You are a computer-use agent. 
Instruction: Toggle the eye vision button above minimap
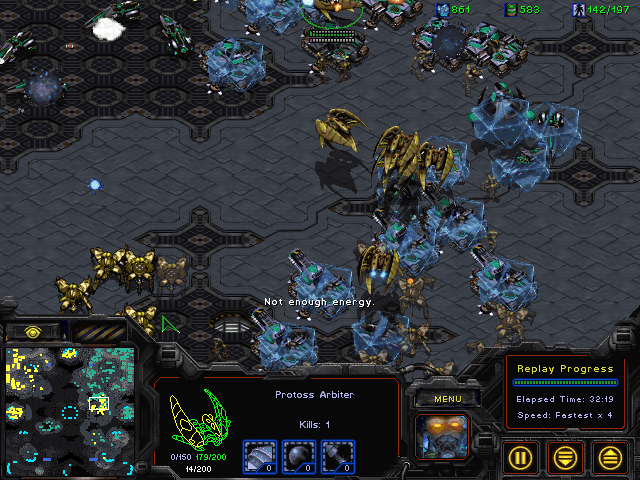[32, 331]
